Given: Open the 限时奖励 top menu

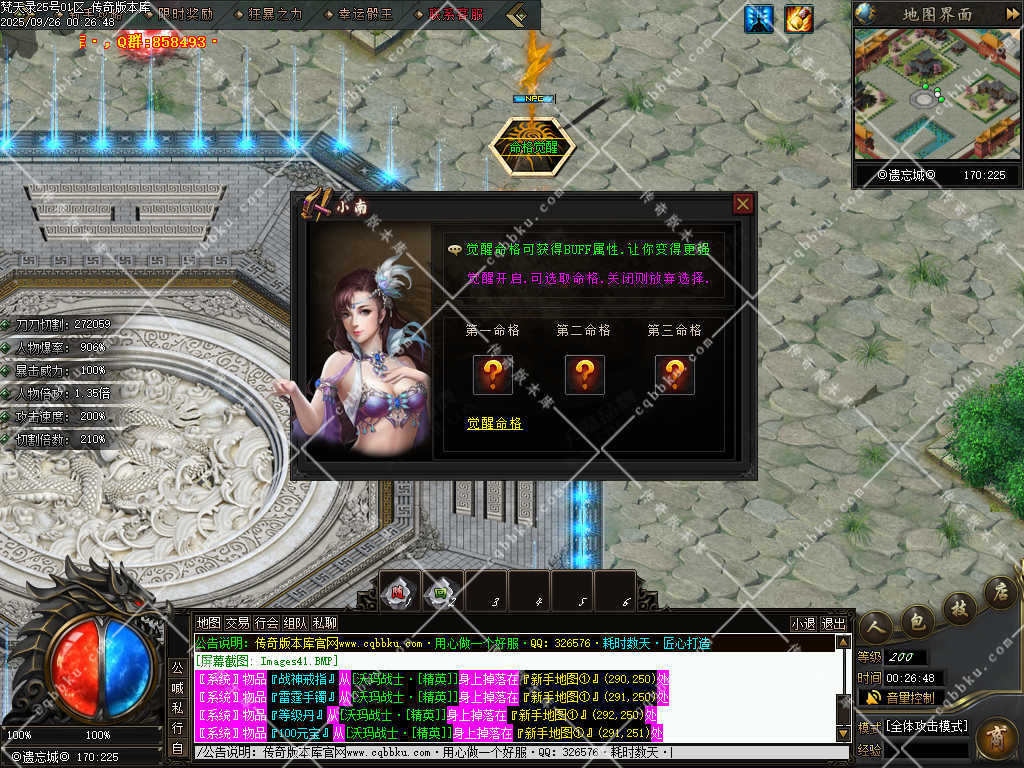Looking at the screenshot, I should pyautogui.click(x=185, y=14).
